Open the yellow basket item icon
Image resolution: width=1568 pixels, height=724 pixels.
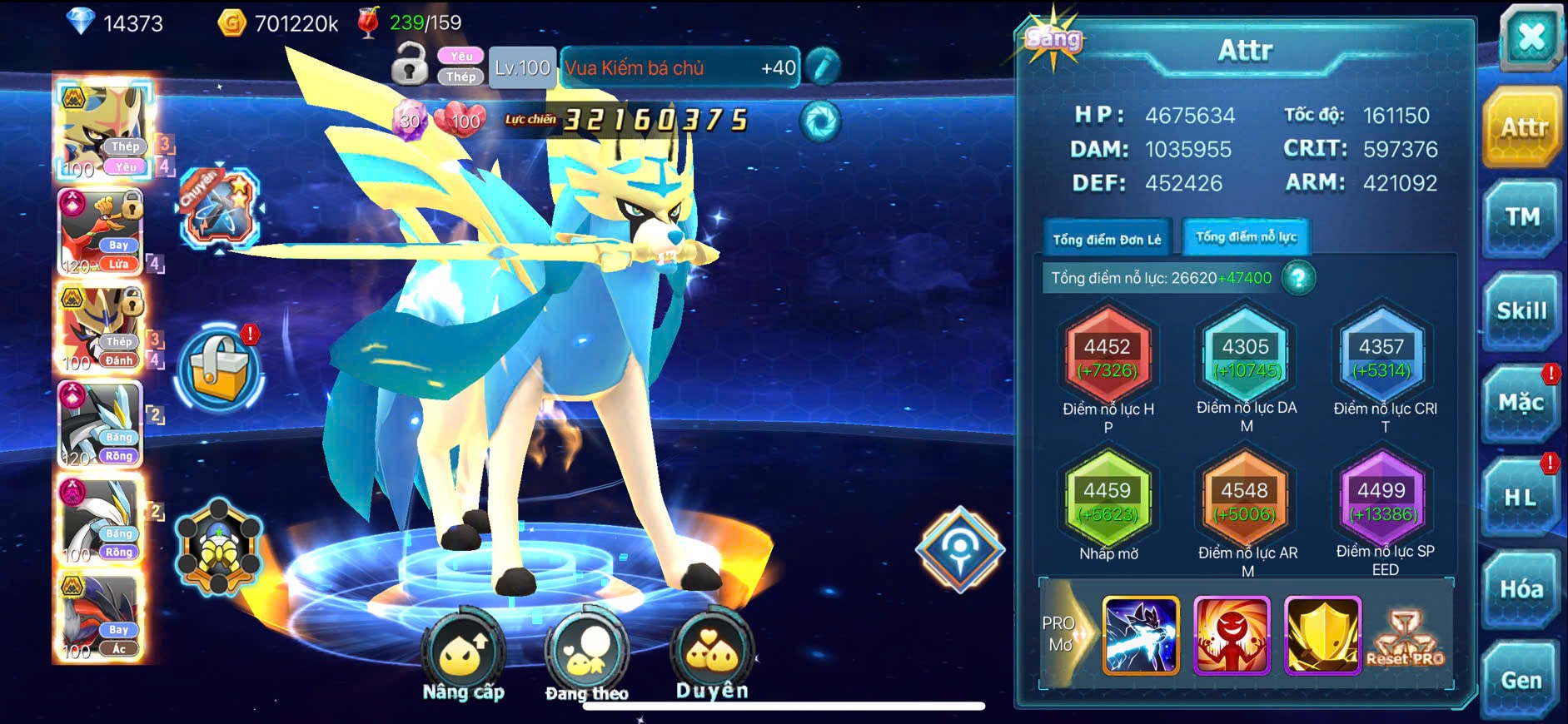[220, 370]
